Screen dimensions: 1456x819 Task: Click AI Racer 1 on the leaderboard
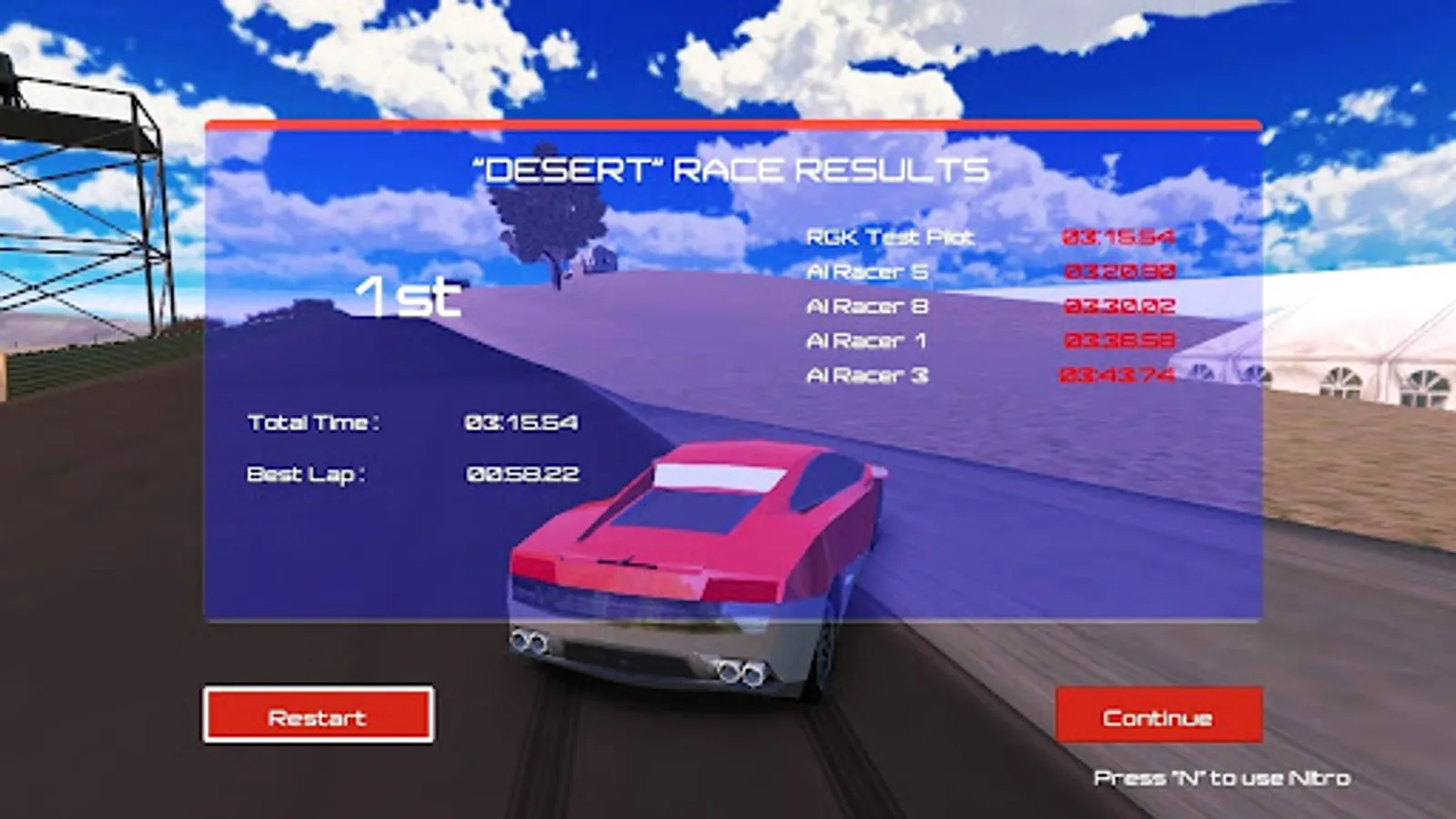point(866,340)
